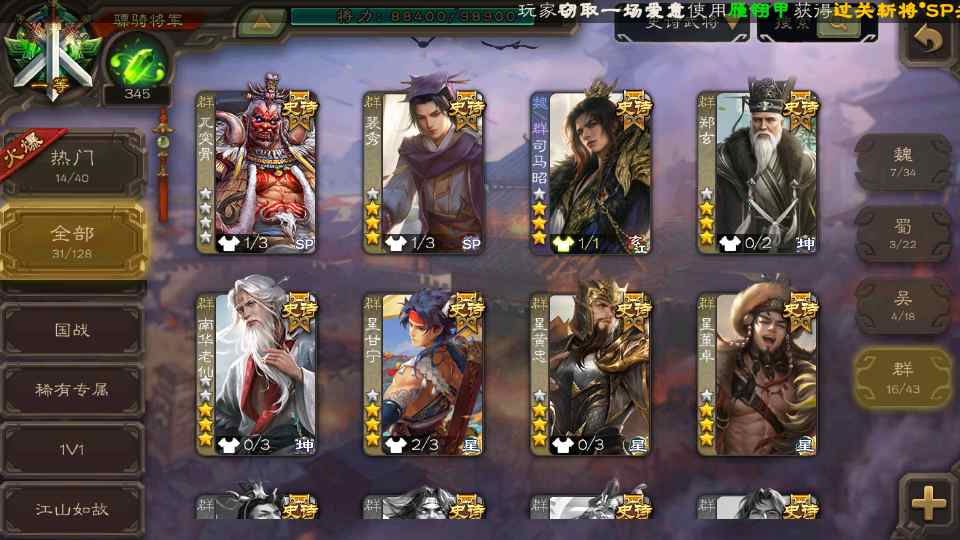960x540 pixels.
Task: Choose the 稀有专属 category
Action: coord(72,389)
